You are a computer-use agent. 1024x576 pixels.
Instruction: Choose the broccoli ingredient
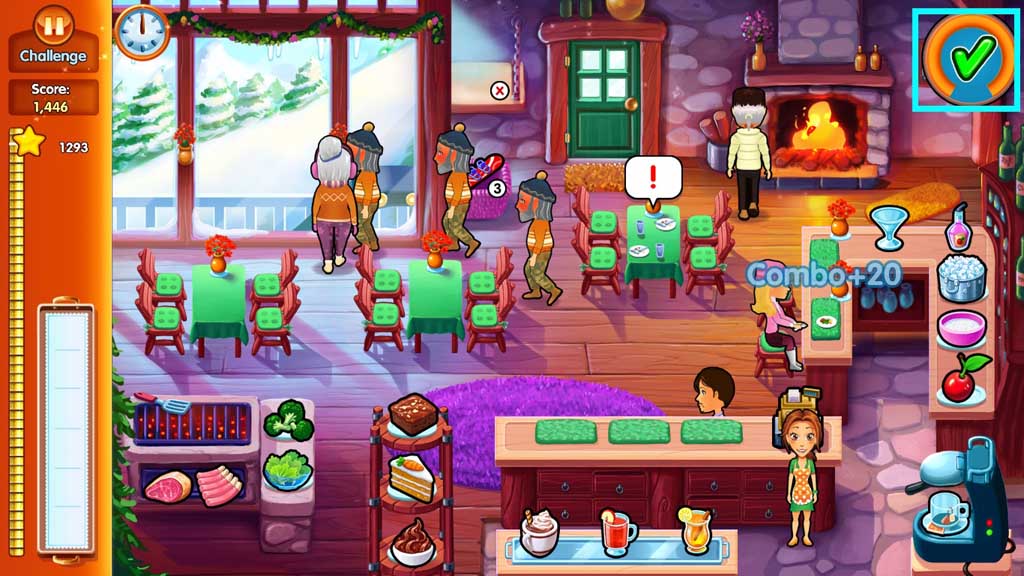[287, 420]
